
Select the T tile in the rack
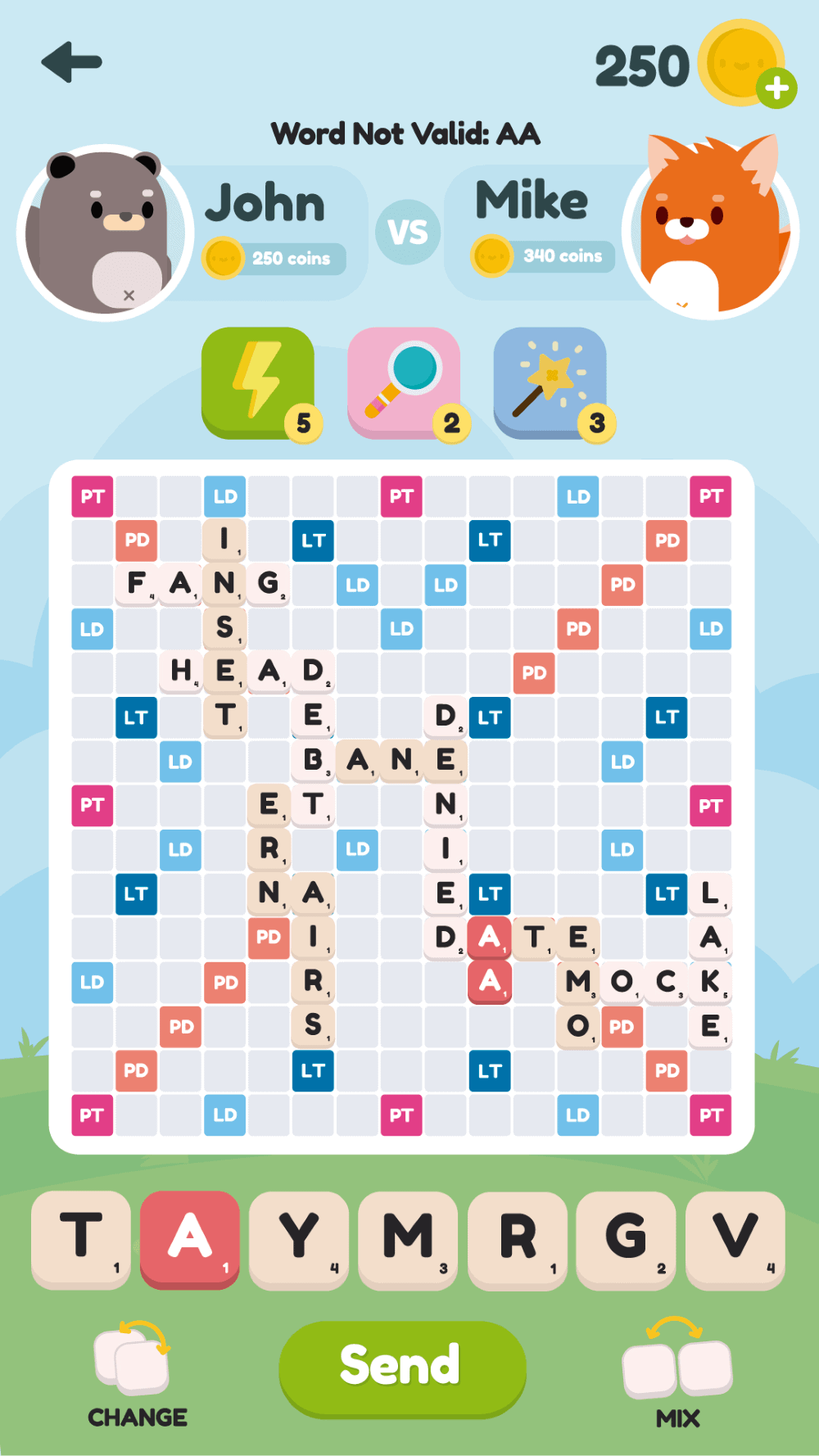click(81, 1238)
